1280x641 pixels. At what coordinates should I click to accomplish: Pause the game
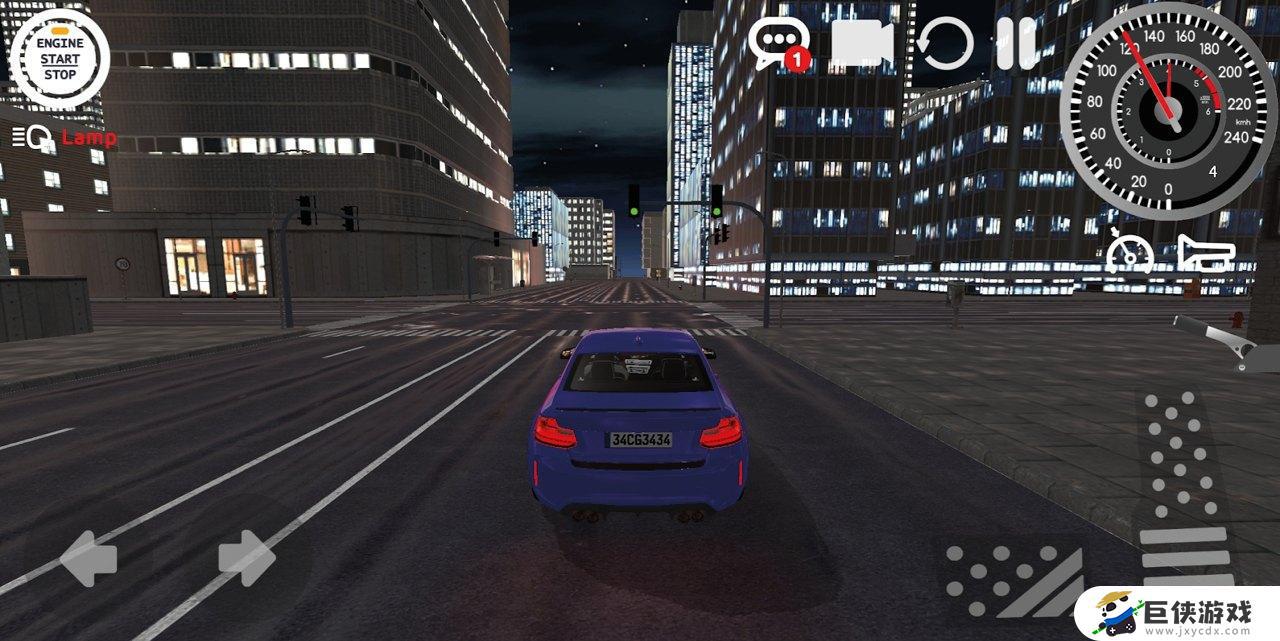coord(1017,44)
